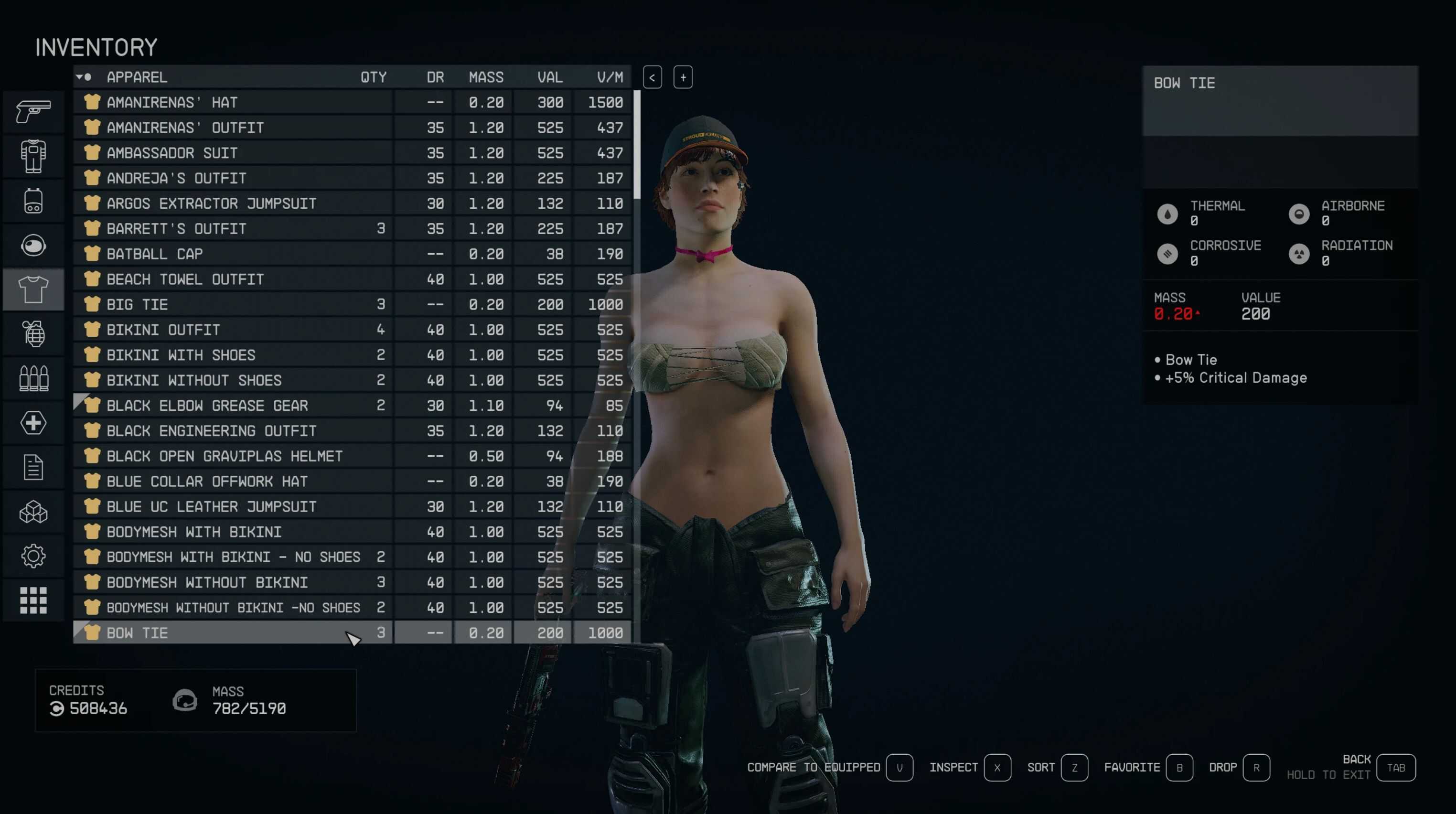Open the aid items category
The width and height of the screenshot is (1456, 814).
[x=33, y=423]
